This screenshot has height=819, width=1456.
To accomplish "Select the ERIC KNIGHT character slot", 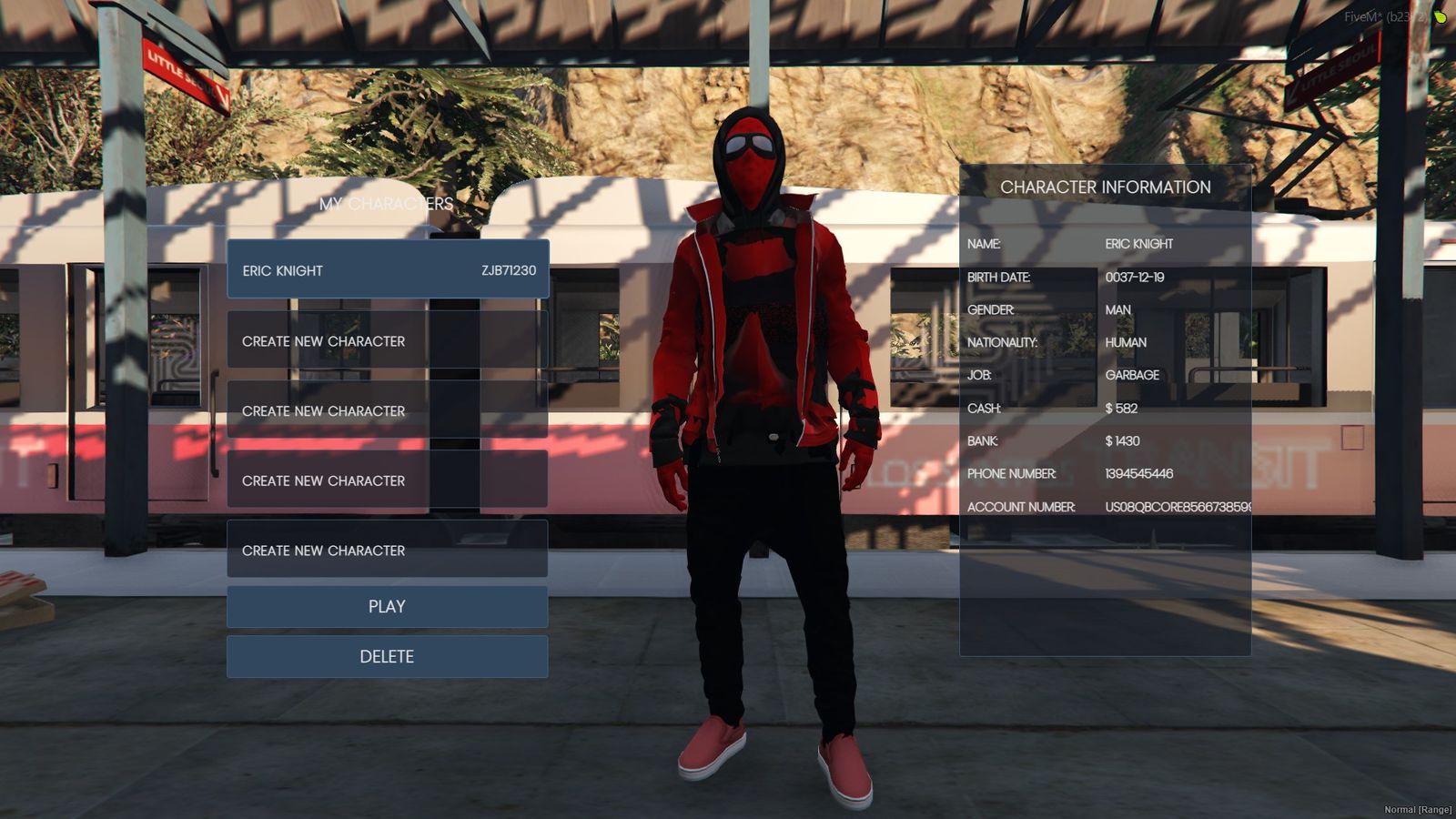I will click(387, 270).
